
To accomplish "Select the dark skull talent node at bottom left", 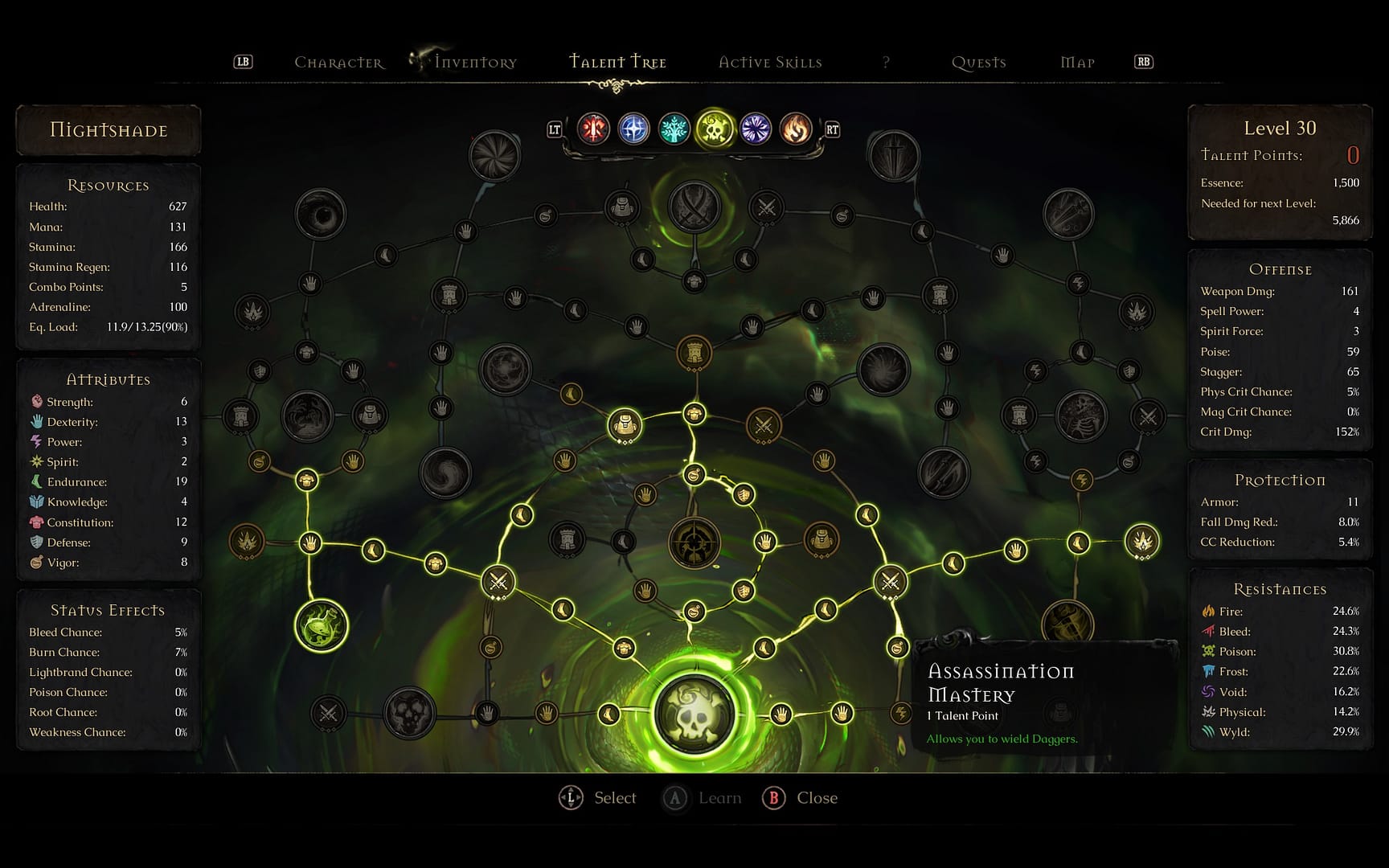I will pyautogui.click(x=410, y=712).
